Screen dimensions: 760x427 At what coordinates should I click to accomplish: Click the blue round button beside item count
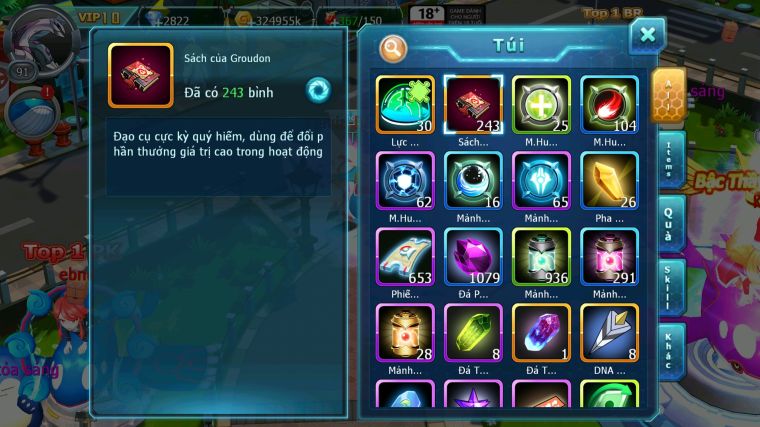click(318, 90)
